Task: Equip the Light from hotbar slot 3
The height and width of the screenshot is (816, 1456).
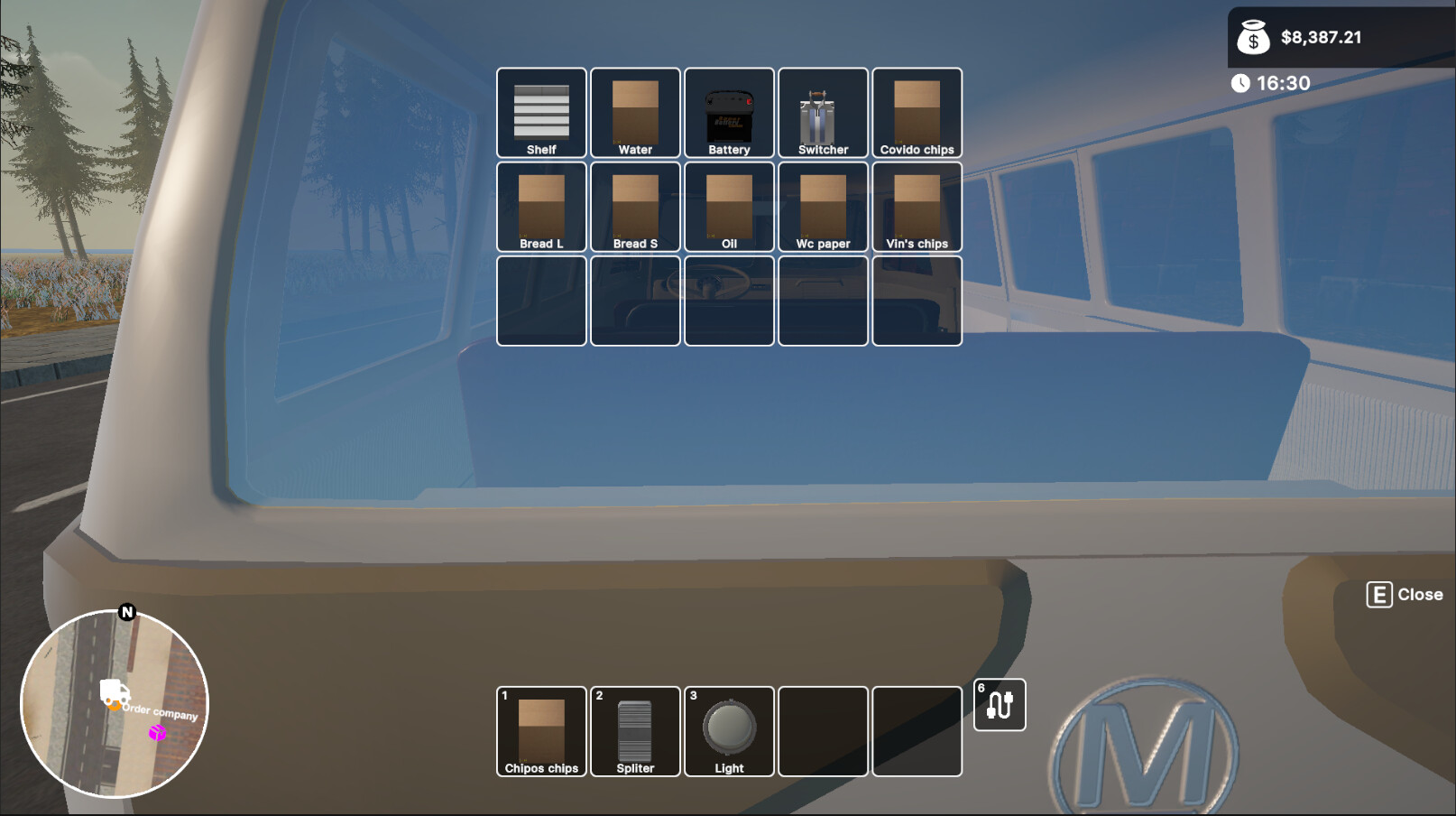Action: click(728, 731)
